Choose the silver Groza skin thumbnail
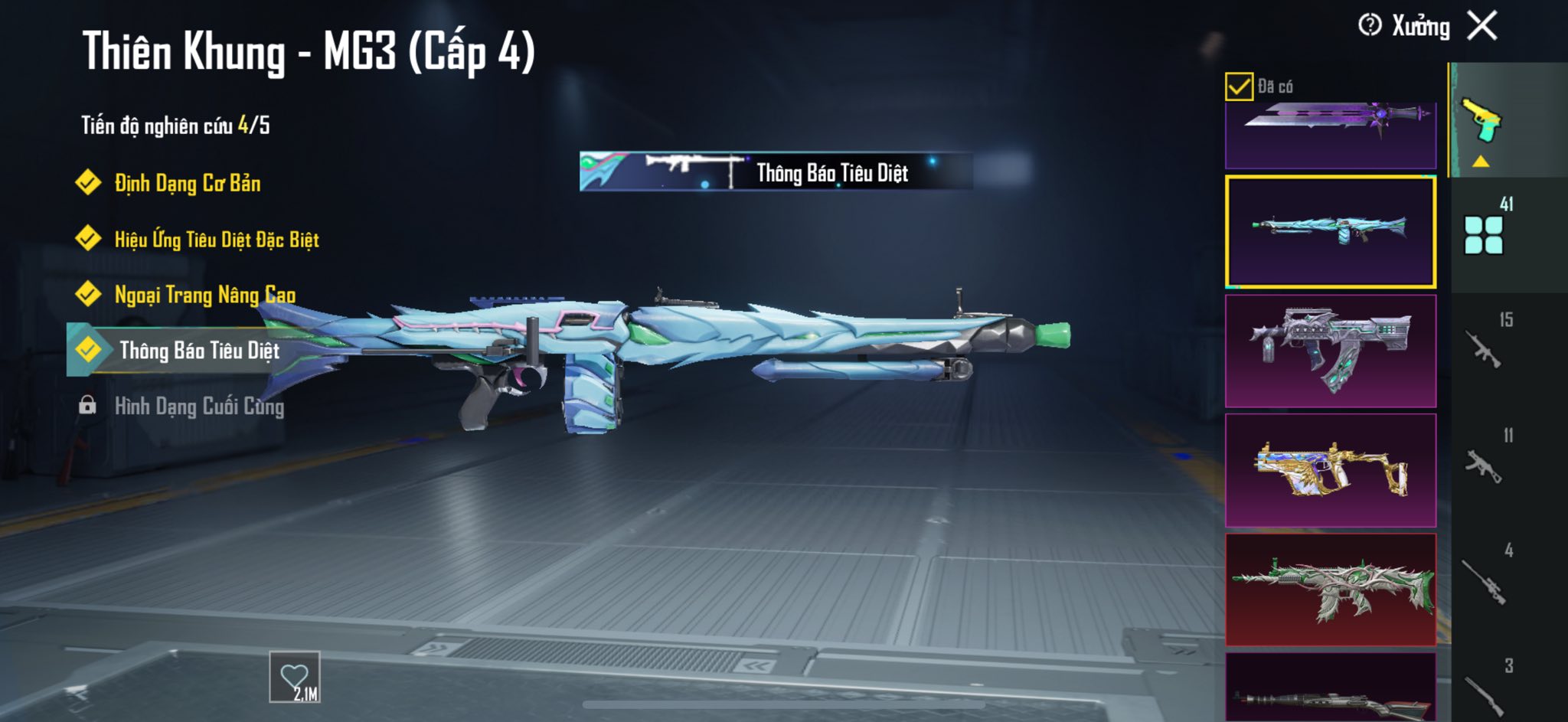 click(x=1331, y=351)
